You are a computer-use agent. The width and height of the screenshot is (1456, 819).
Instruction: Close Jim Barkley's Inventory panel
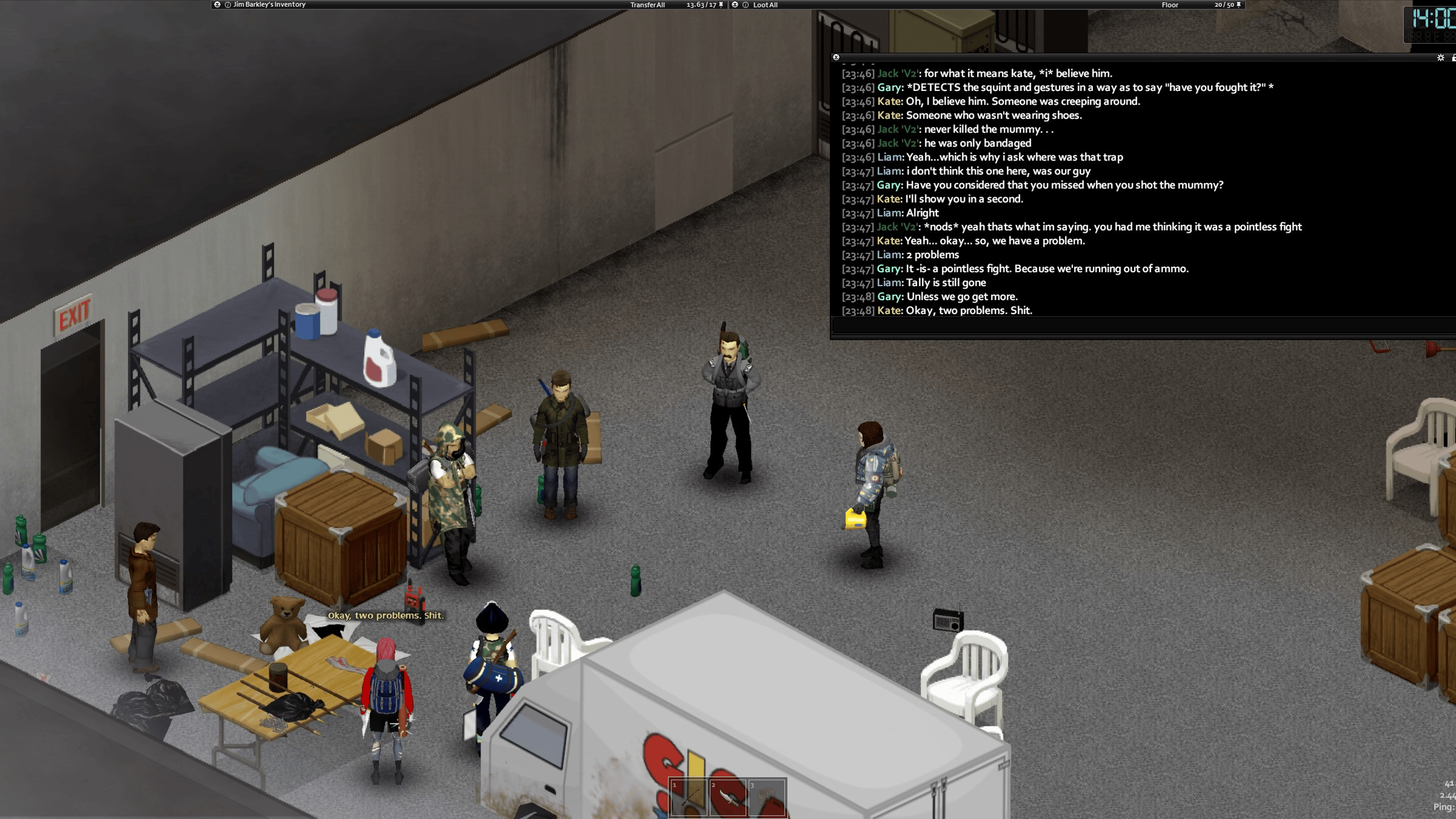(217, 5)
